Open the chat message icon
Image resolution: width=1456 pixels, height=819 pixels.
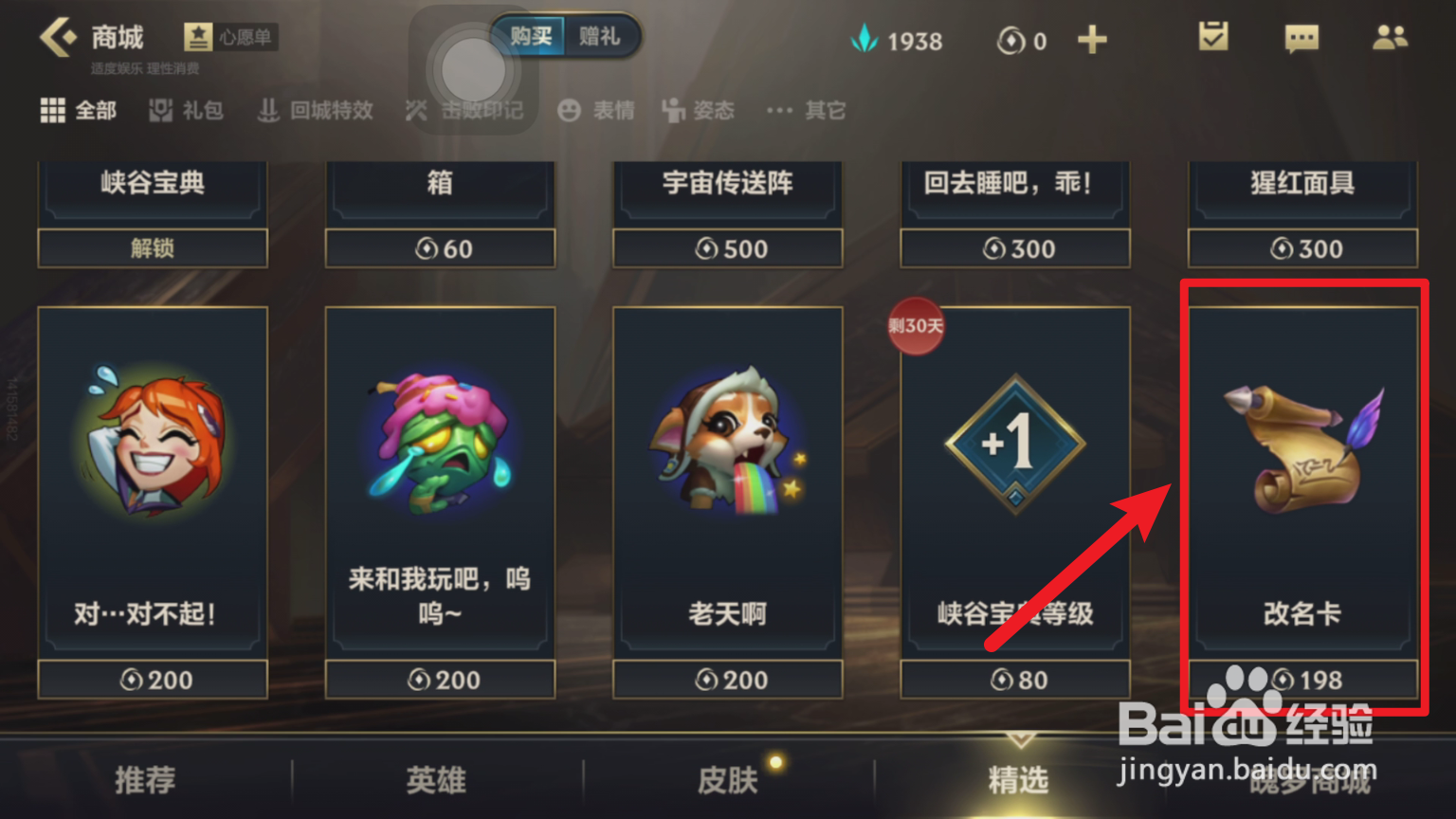point(1301,38)
